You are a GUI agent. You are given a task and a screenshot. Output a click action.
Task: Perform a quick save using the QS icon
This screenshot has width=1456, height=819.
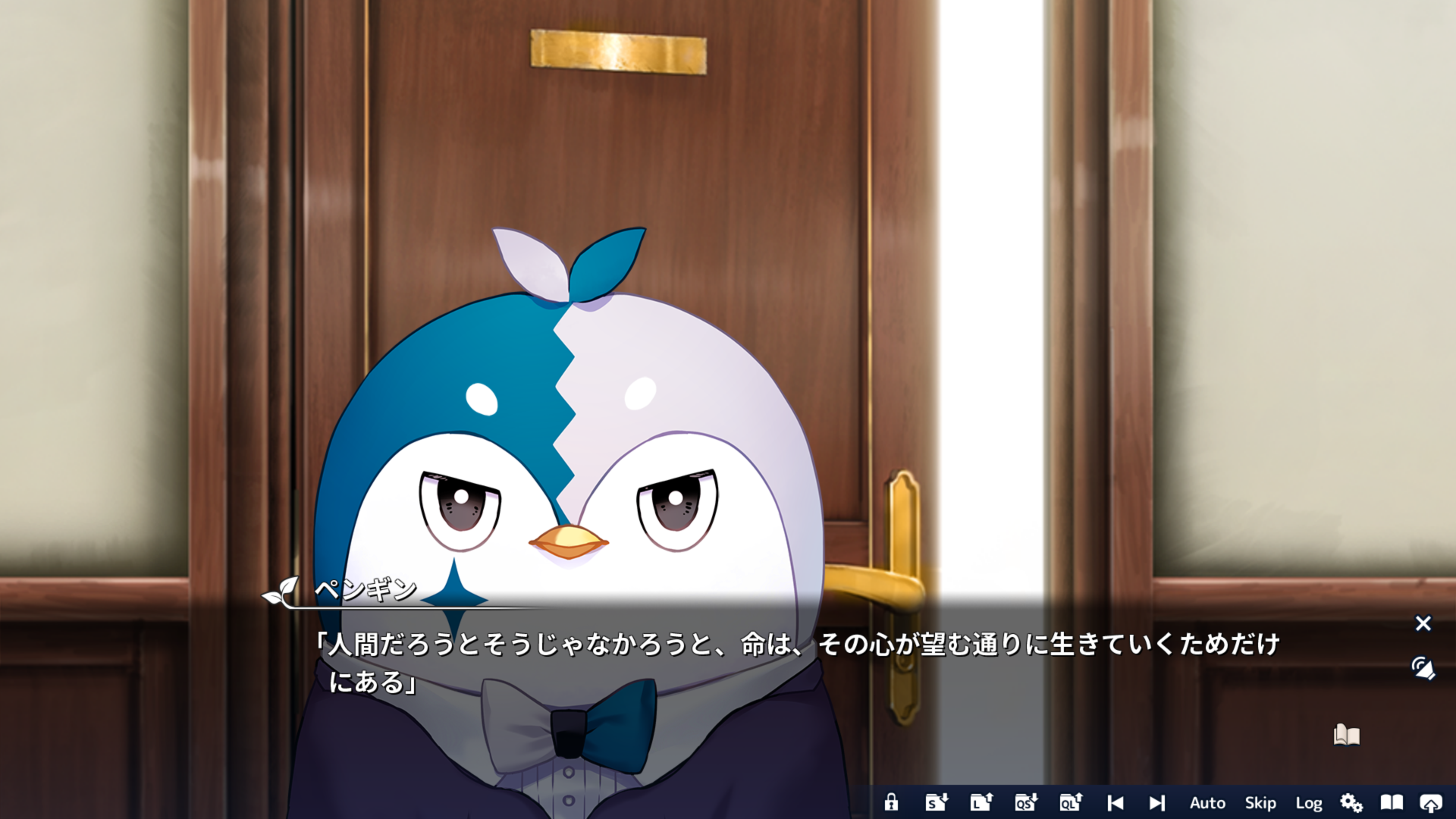[1025, 802]
